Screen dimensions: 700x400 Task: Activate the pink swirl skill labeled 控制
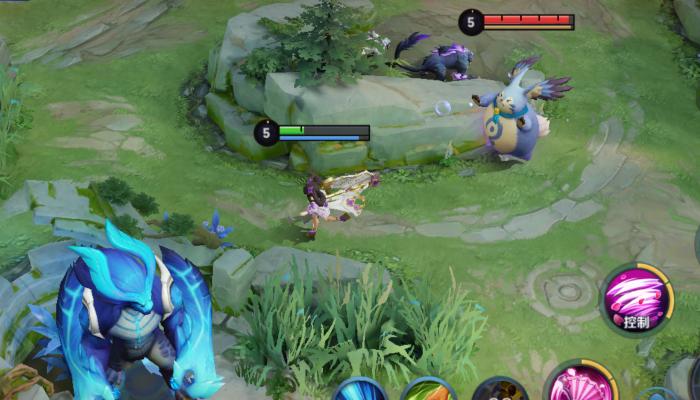tap(637, 299)
